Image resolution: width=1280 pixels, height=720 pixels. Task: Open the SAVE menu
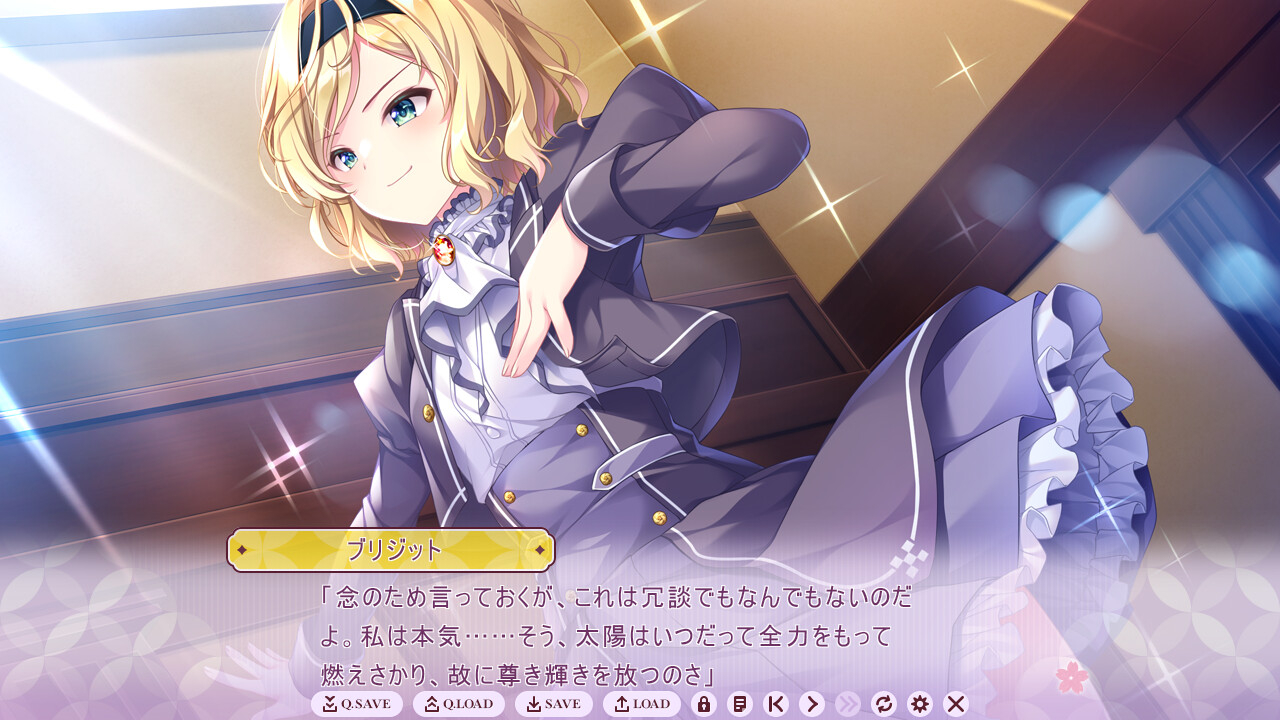click(554, 704)
